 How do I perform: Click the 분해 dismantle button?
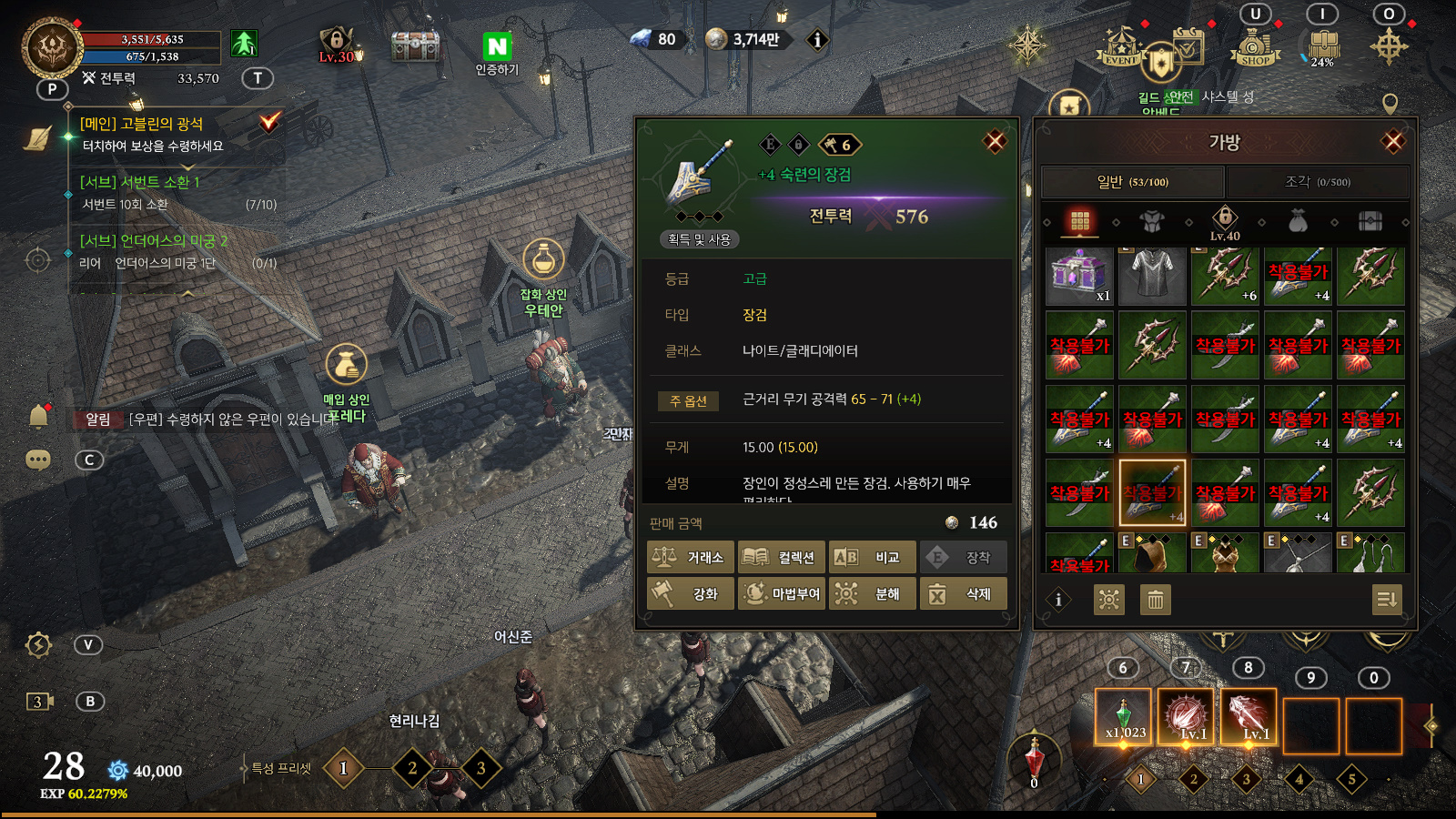(872, 594)
